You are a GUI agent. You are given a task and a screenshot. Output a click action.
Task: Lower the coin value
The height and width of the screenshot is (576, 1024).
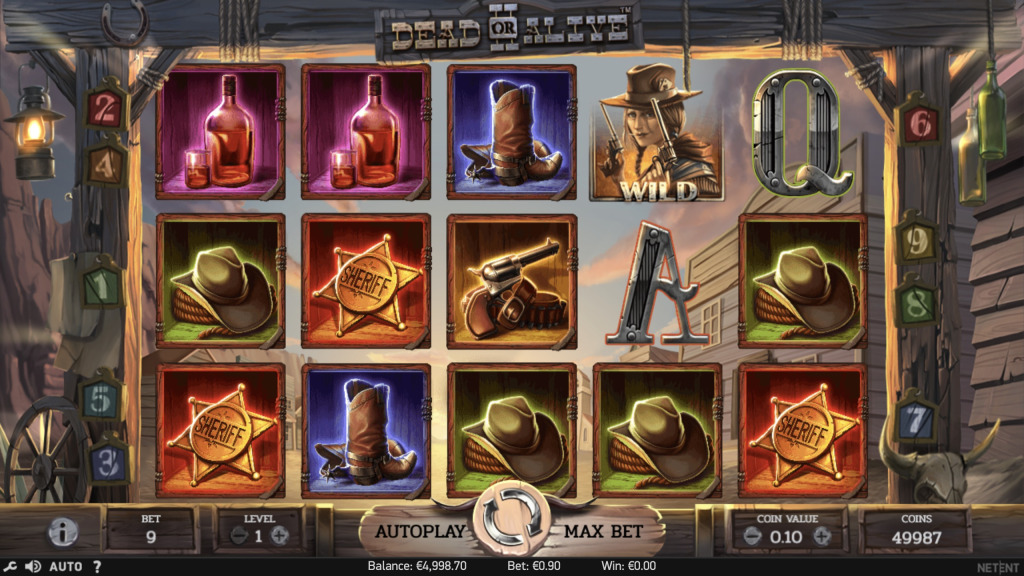749,535
